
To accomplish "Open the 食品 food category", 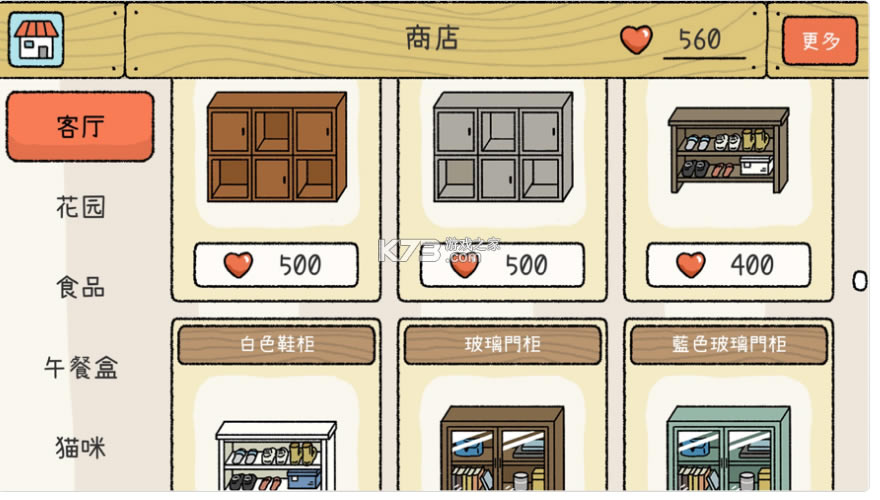I will pyautogui.click(x=80, y=288).
